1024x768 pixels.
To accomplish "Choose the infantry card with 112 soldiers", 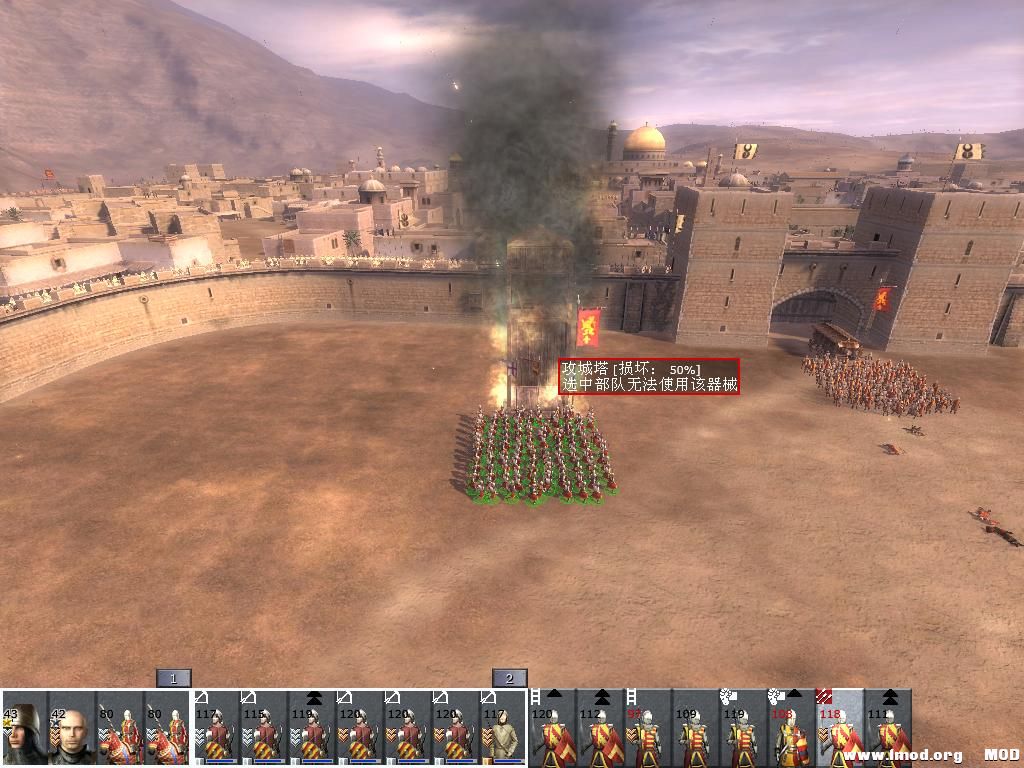I will [600, 728].
